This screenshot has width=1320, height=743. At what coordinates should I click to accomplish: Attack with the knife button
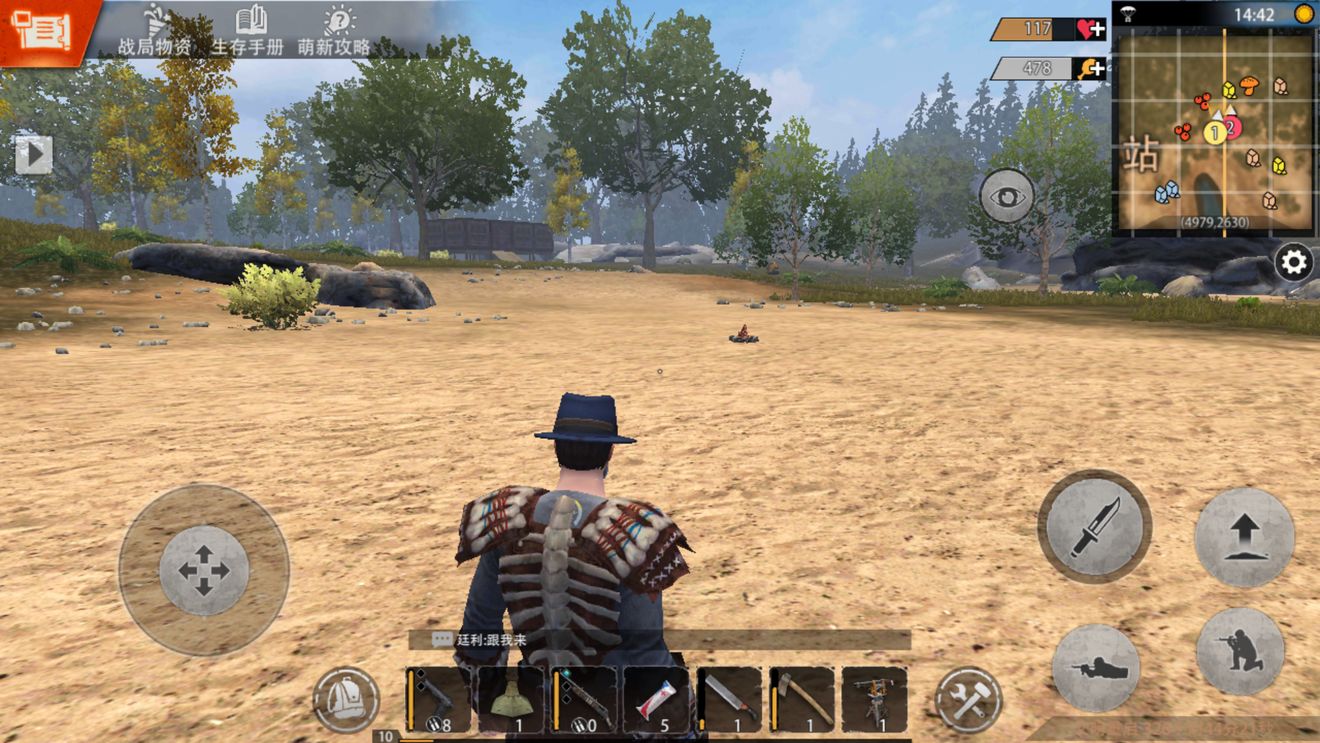point(1094,526)
